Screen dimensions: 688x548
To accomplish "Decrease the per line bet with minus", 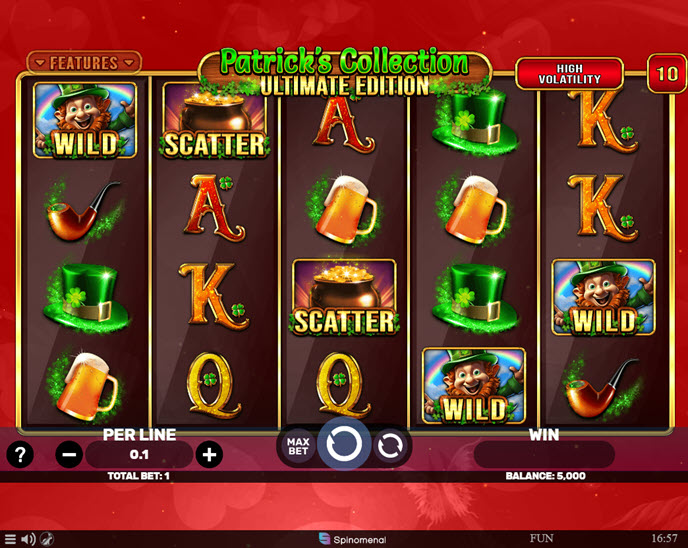I will click(x=69, y=455).
